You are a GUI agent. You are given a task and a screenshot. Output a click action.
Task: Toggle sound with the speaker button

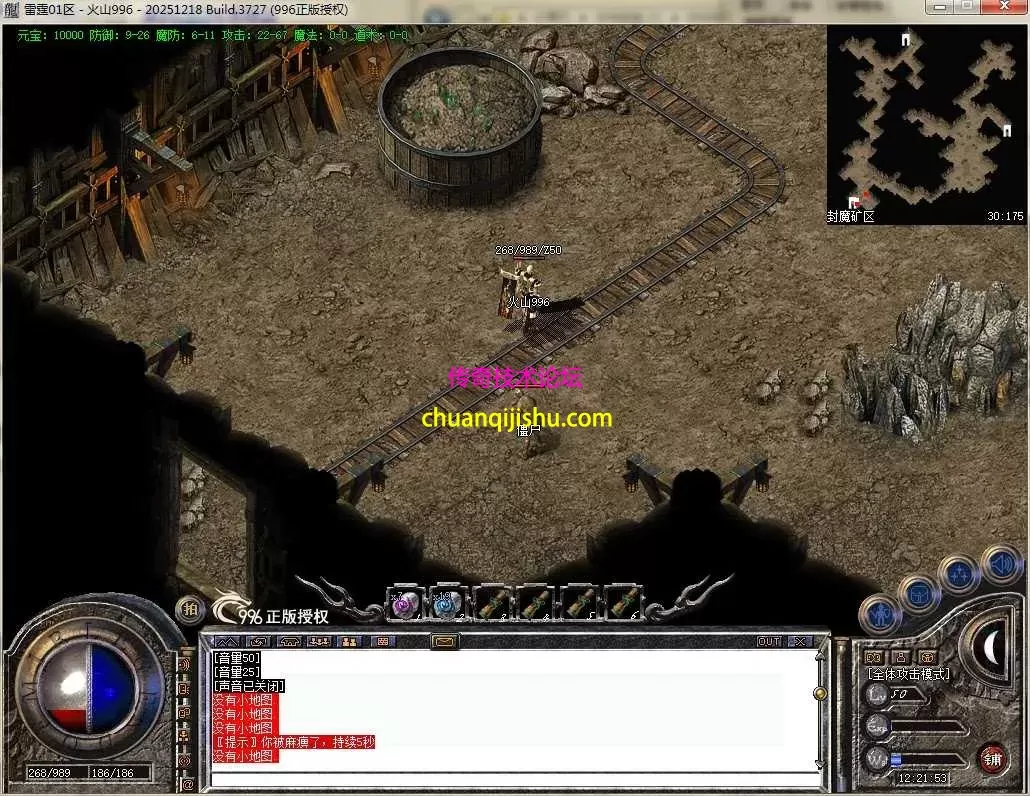1000,563
